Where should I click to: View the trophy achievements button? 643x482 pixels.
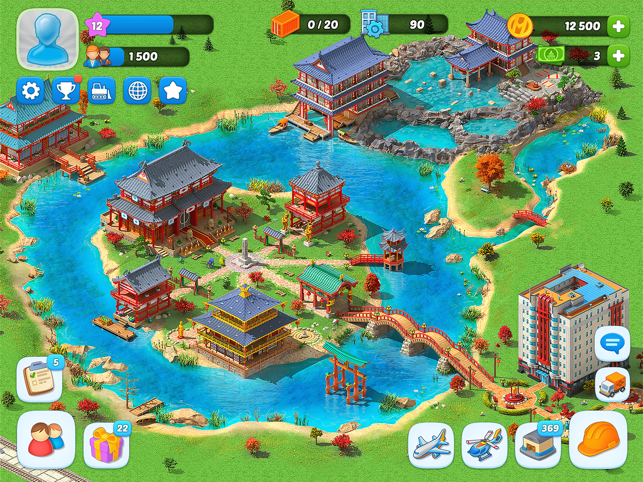(x=66, y=91)
